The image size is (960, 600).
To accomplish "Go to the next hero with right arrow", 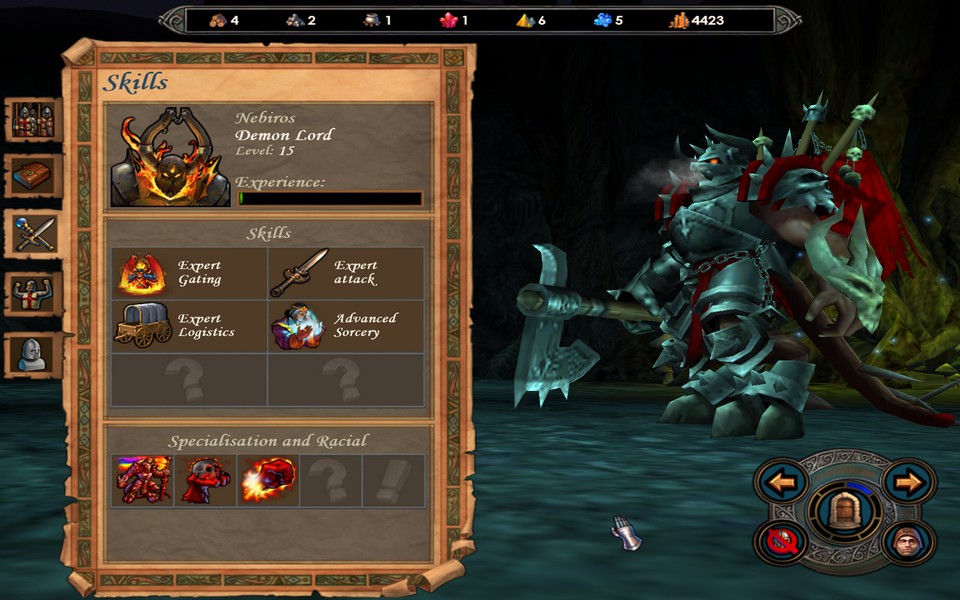I will tap(909, 482).
